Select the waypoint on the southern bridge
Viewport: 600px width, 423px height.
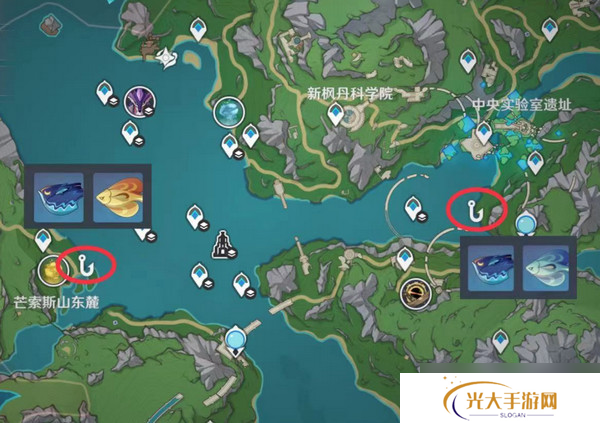pos(237,337)
